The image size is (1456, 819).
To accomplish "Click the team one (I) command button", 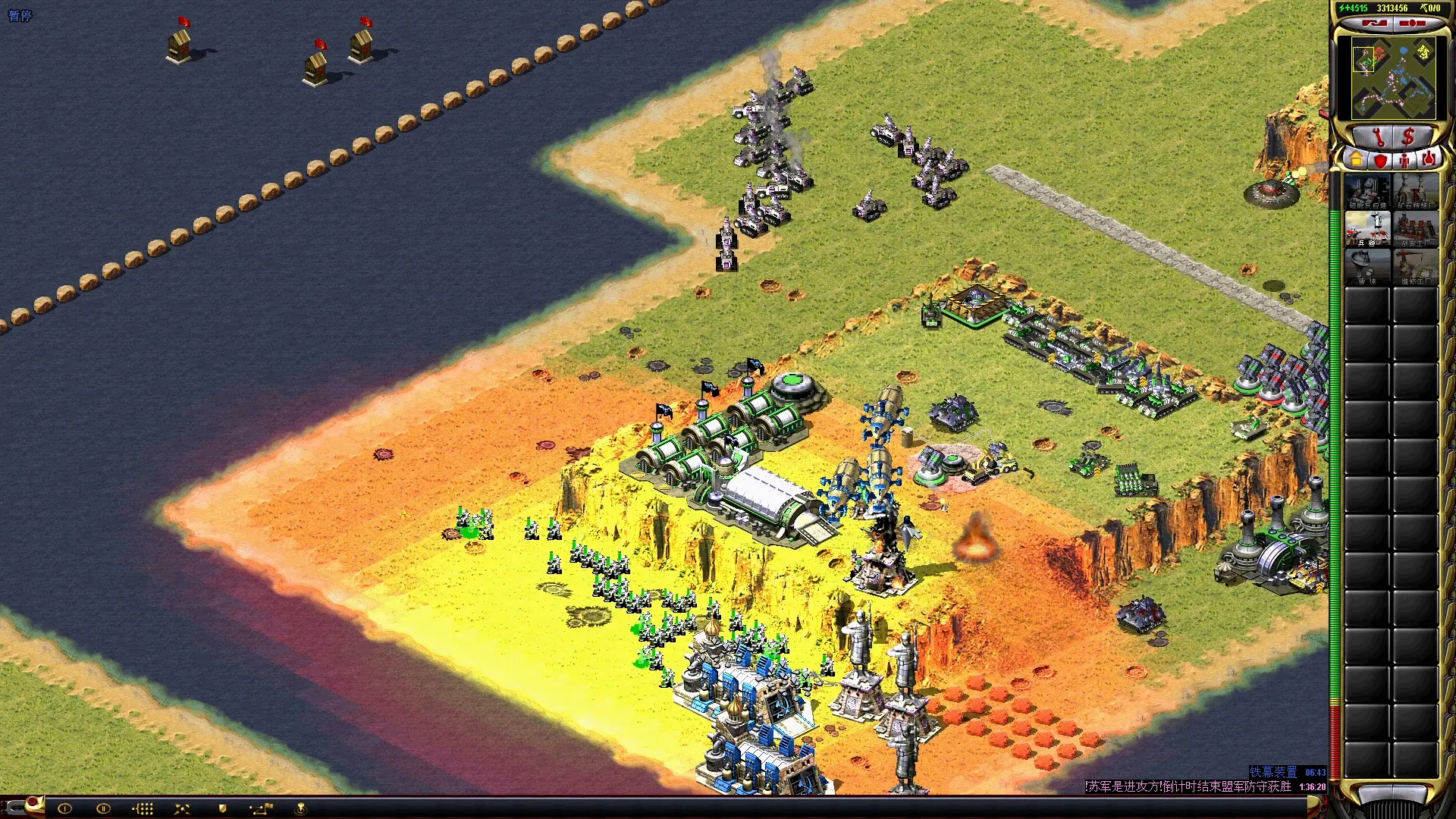I will click(64, 808).
